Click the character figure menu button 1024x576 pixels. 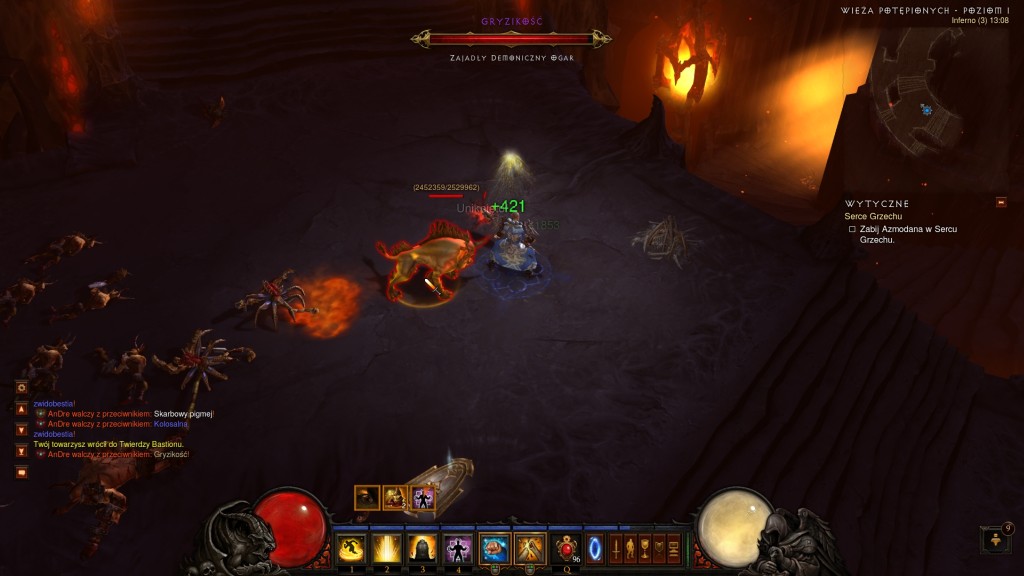coord(631,548)
